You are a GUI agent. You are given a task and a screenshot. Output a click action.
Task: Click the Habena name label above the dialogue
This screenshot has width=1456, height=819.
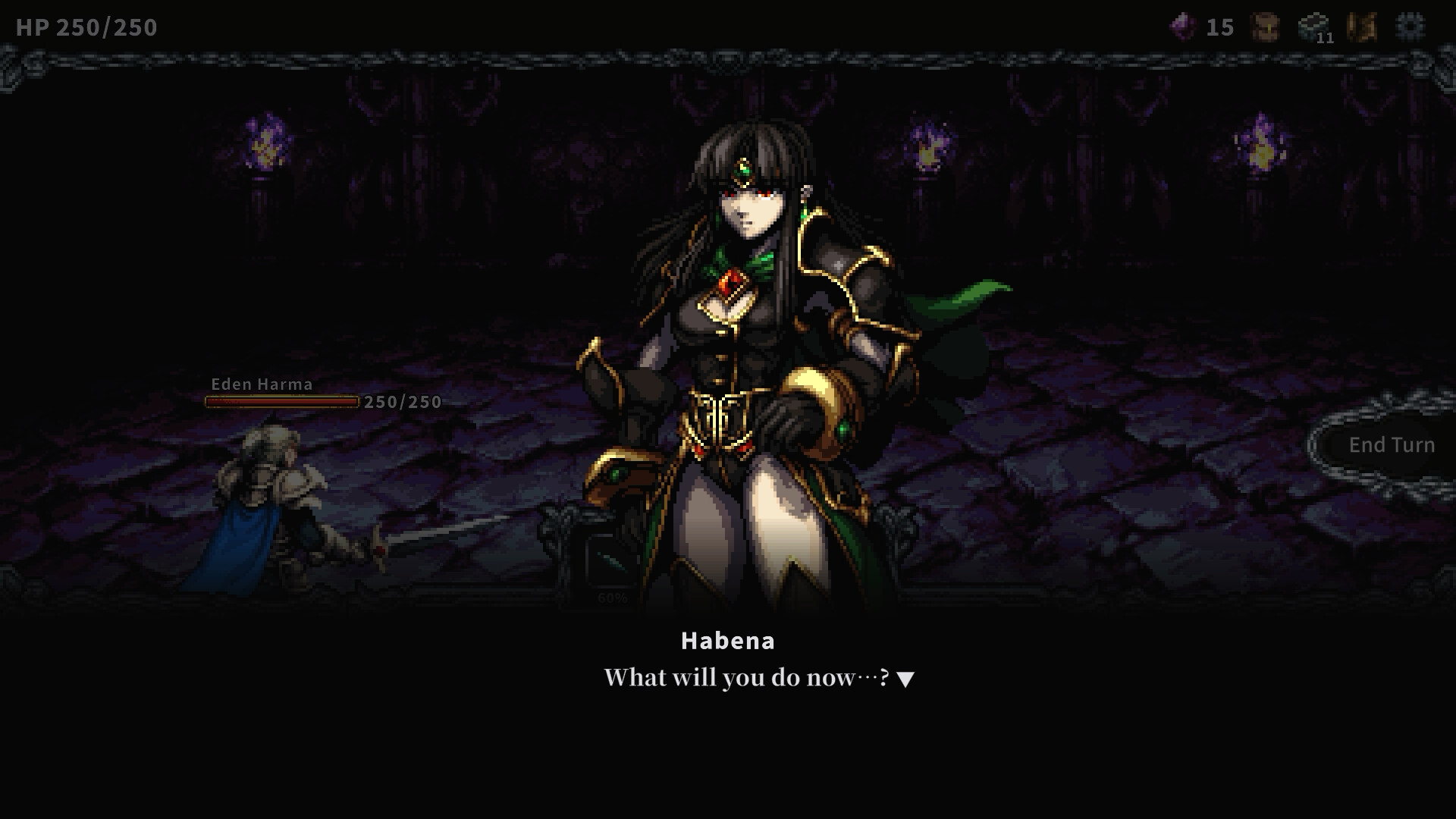click(x=728, y=640)
